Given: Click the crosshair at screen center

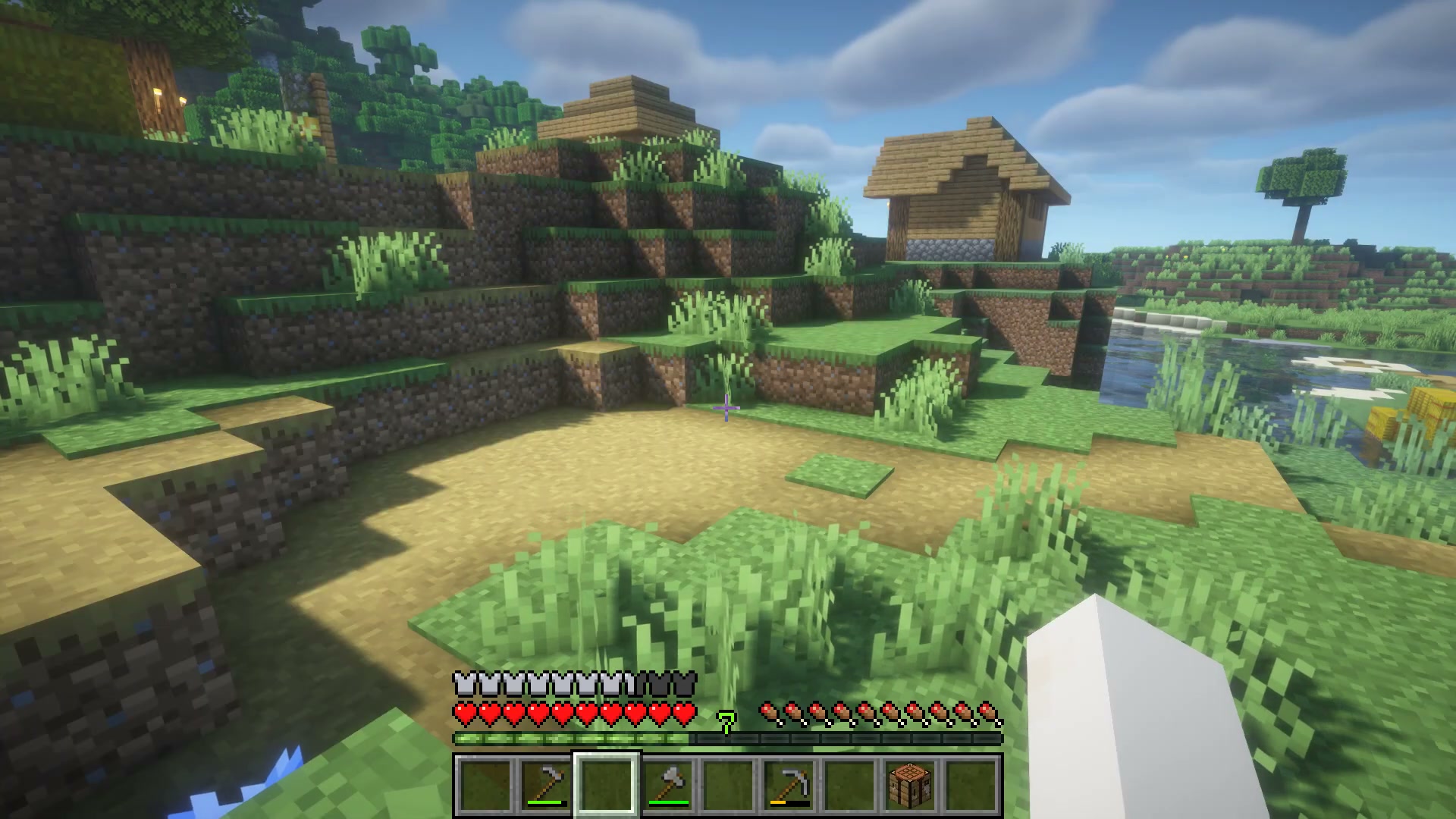Looking at the screenshot, I should tap(727, 409).
